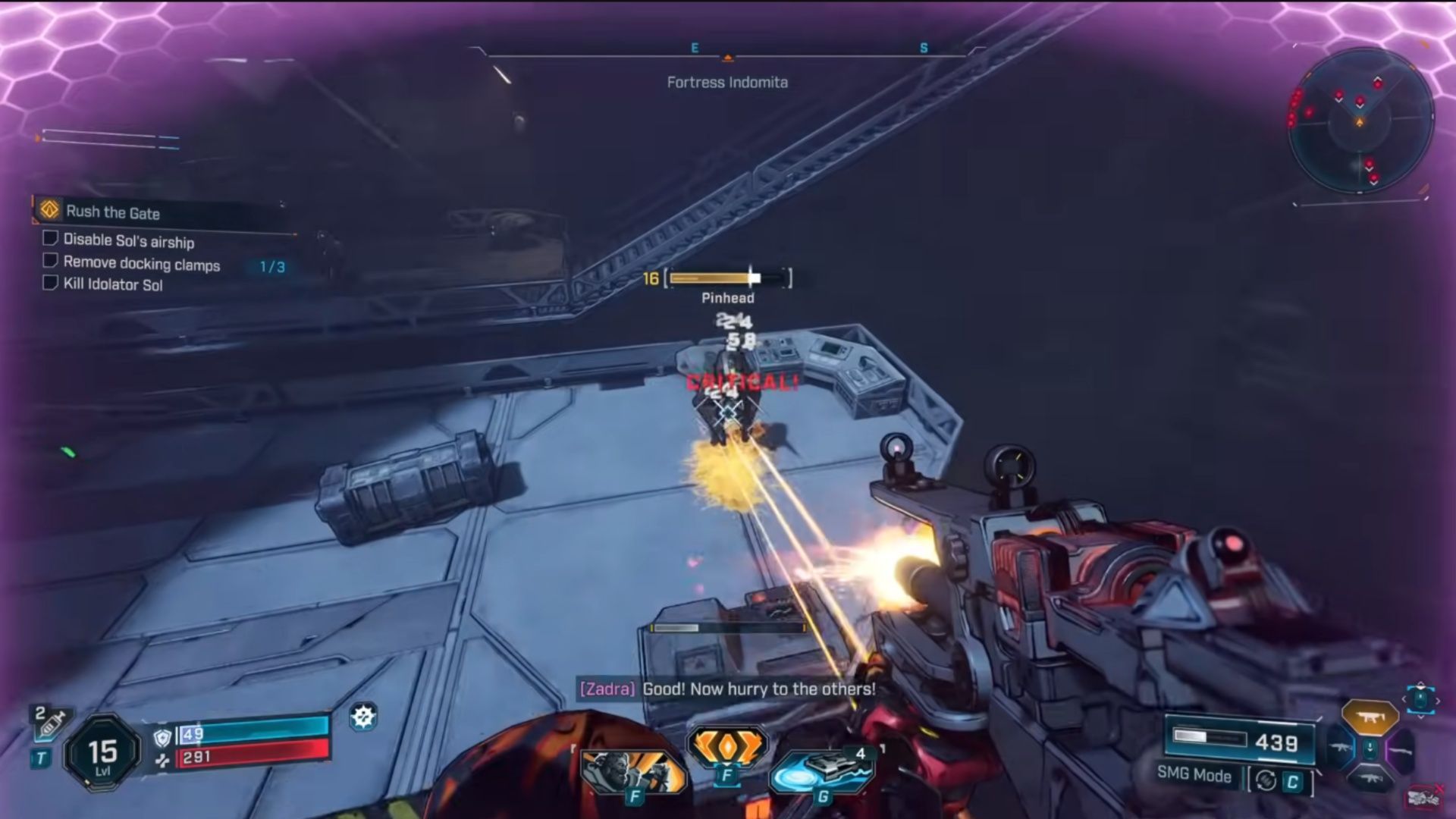1456x819 pixels.
Task: Select the sniper rifle weapon slot
Action: [x=1401, y=751]
